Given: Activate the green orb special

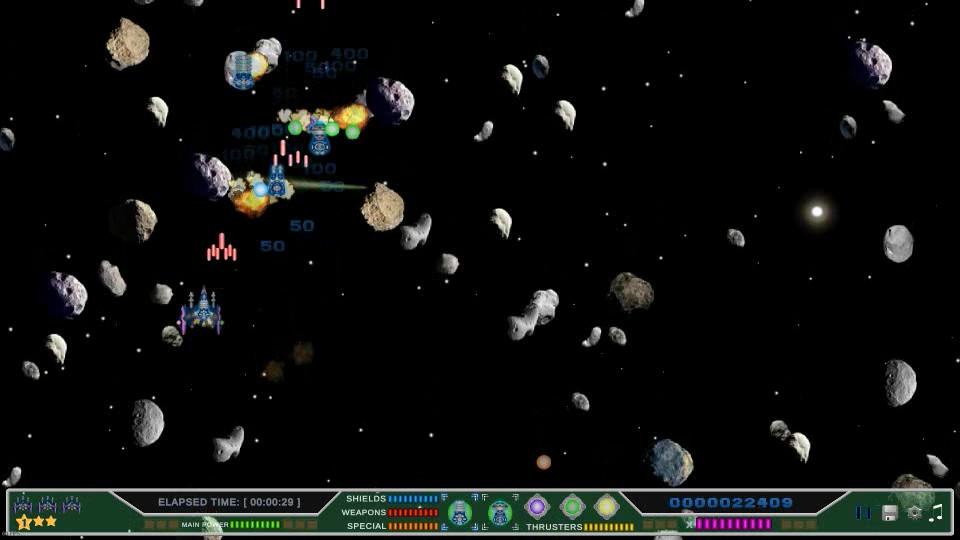Looking at the screenshot, I should click(572, 507).
